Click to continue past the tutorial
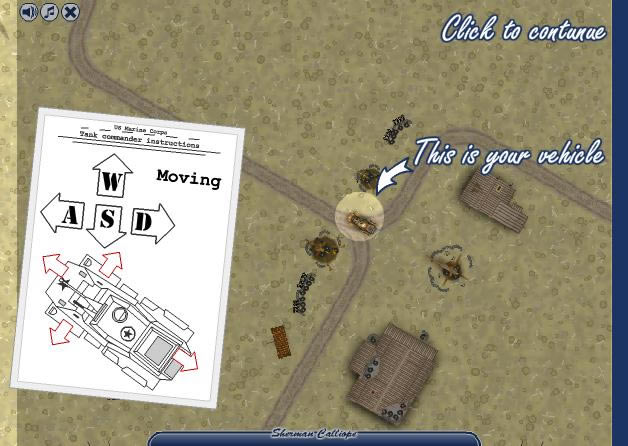This screenshot has height=446, width=628. (x=523, y=29)
